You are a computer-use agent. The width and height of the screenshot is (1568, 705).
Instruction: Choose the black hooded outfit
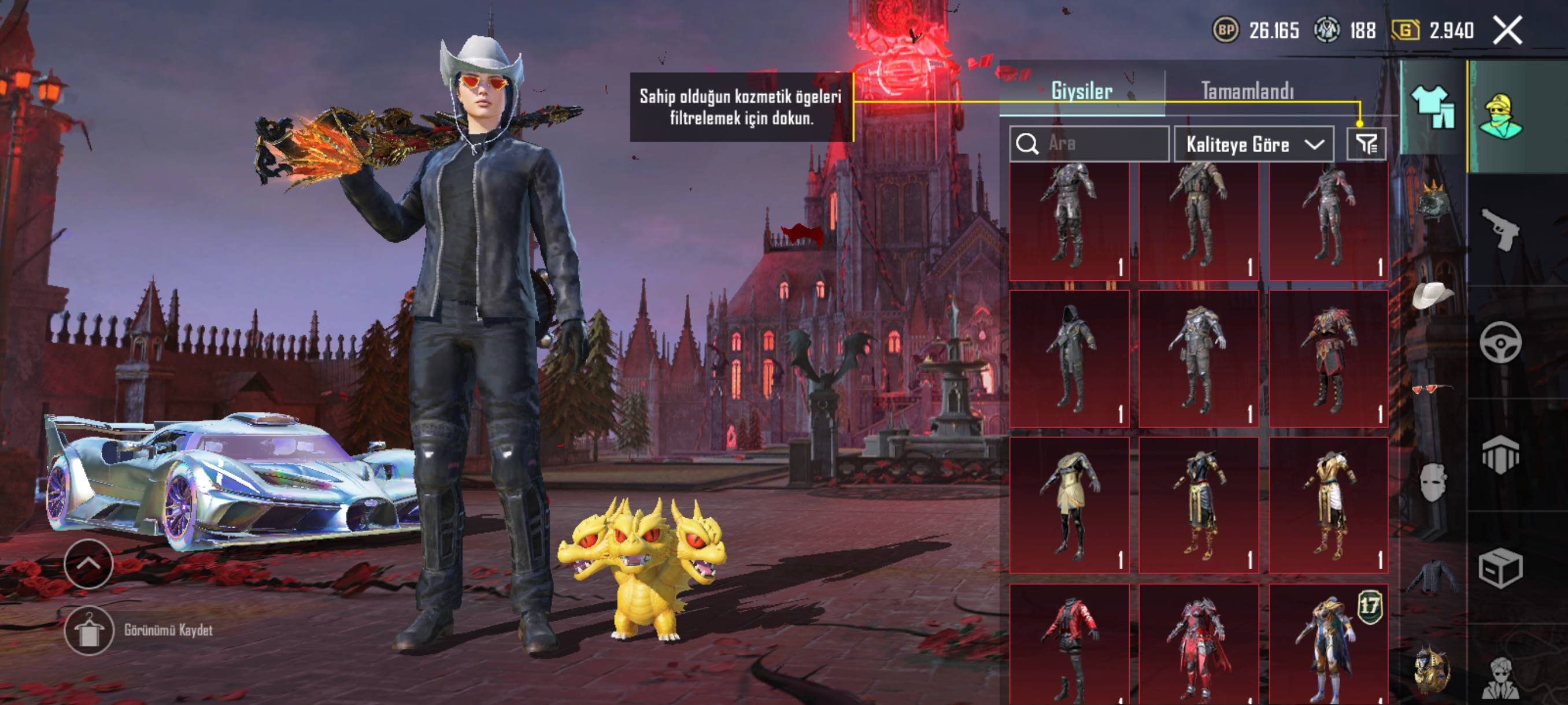1070,359
